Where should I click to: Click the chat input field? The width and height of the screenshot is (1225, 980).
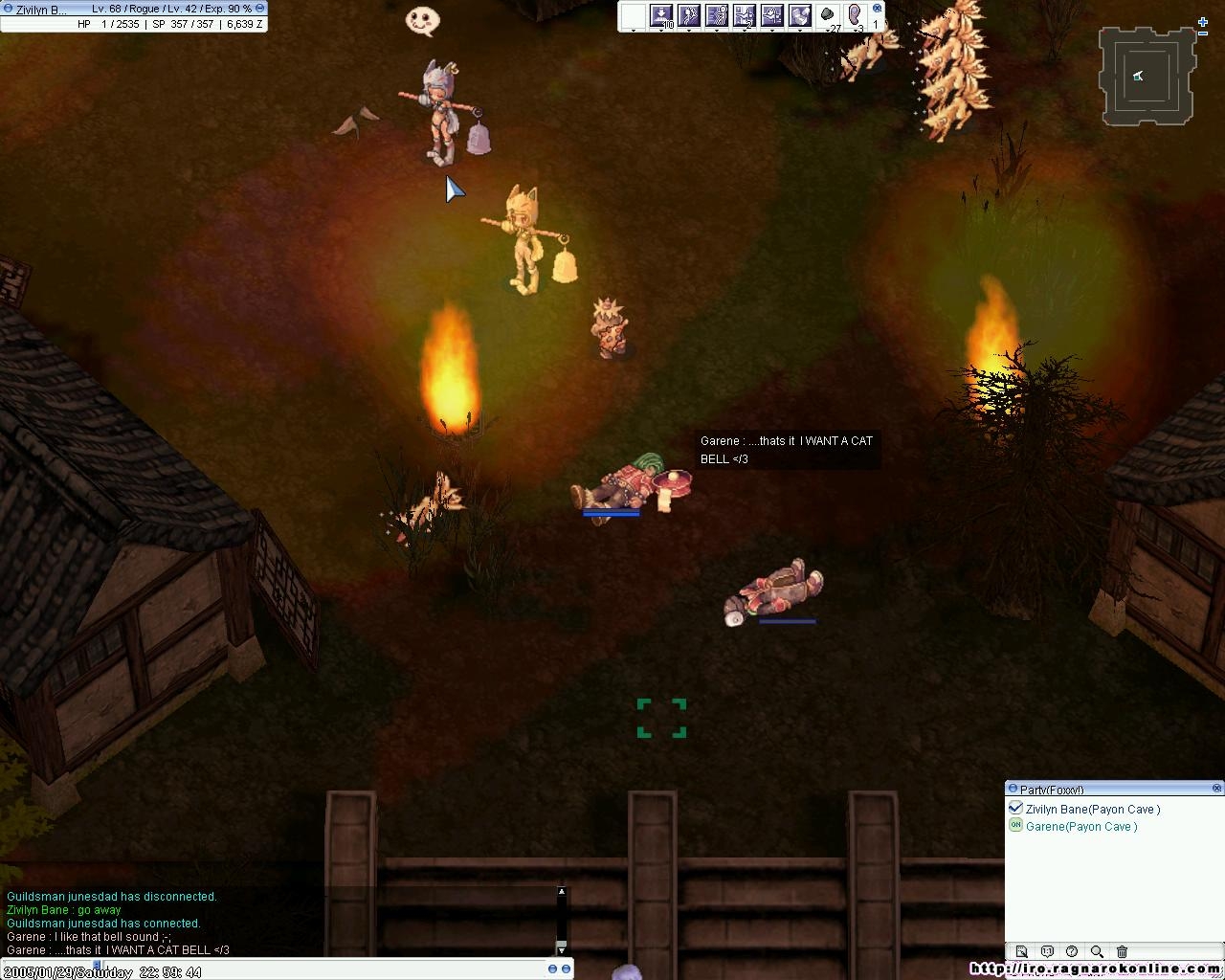coord(287,969)
